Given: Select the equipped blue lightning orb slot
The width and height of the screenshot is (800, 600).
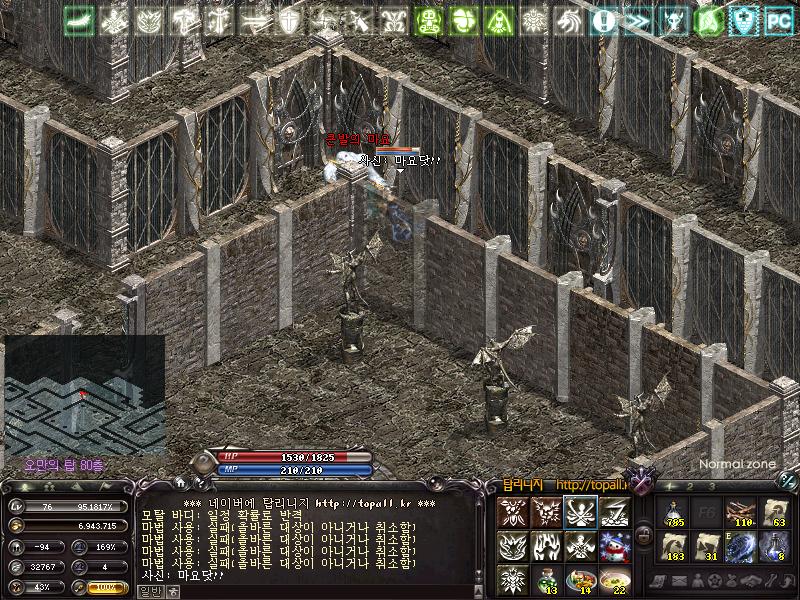Looking at the screenshot, I should coord(741,546).
